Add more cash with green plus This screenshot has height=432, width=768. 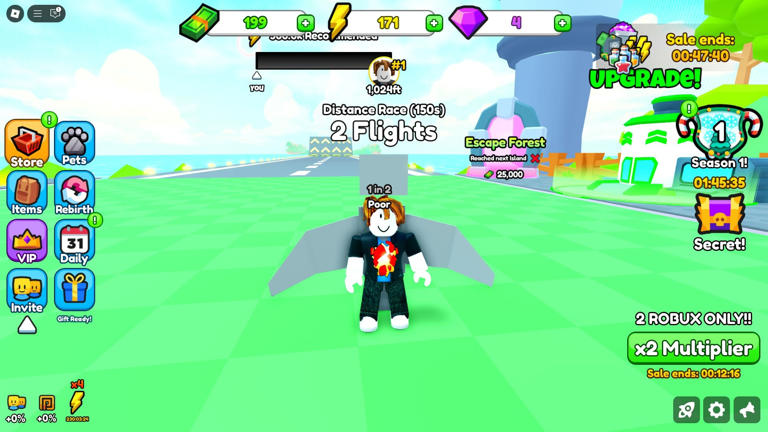305,23
